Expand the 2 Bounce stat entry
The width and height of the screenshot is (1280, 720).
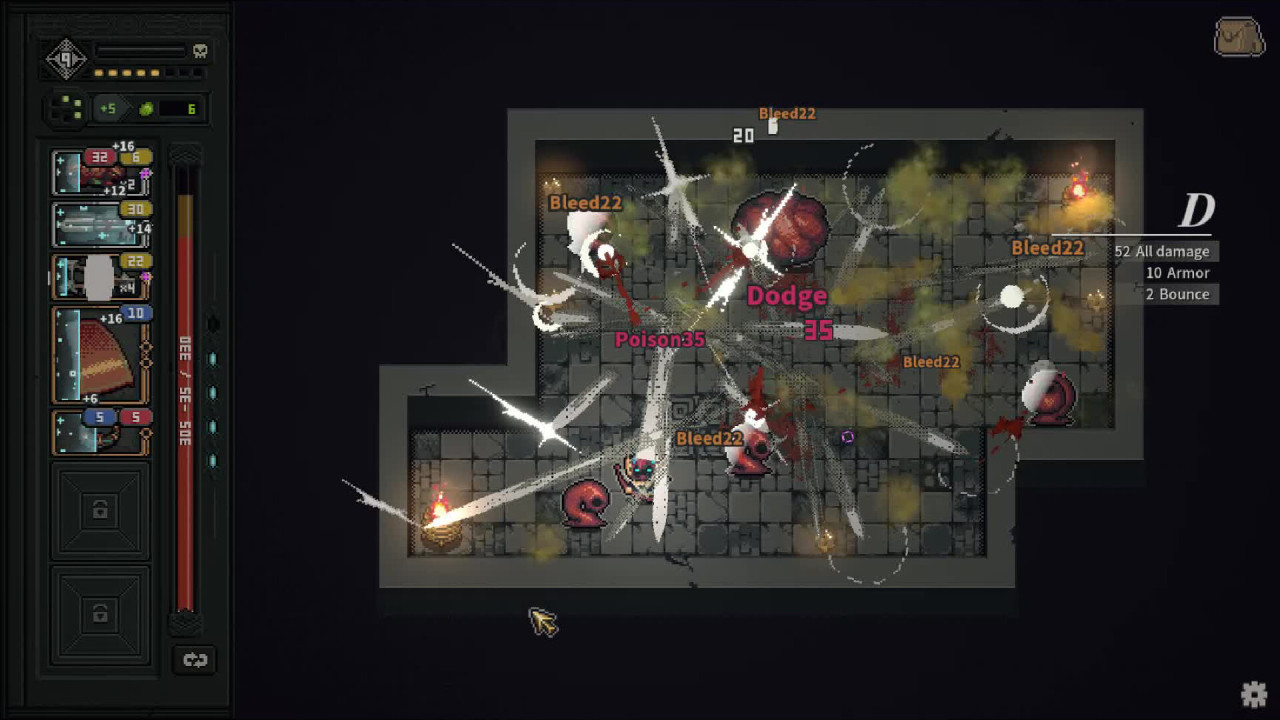coord(1180,294)
